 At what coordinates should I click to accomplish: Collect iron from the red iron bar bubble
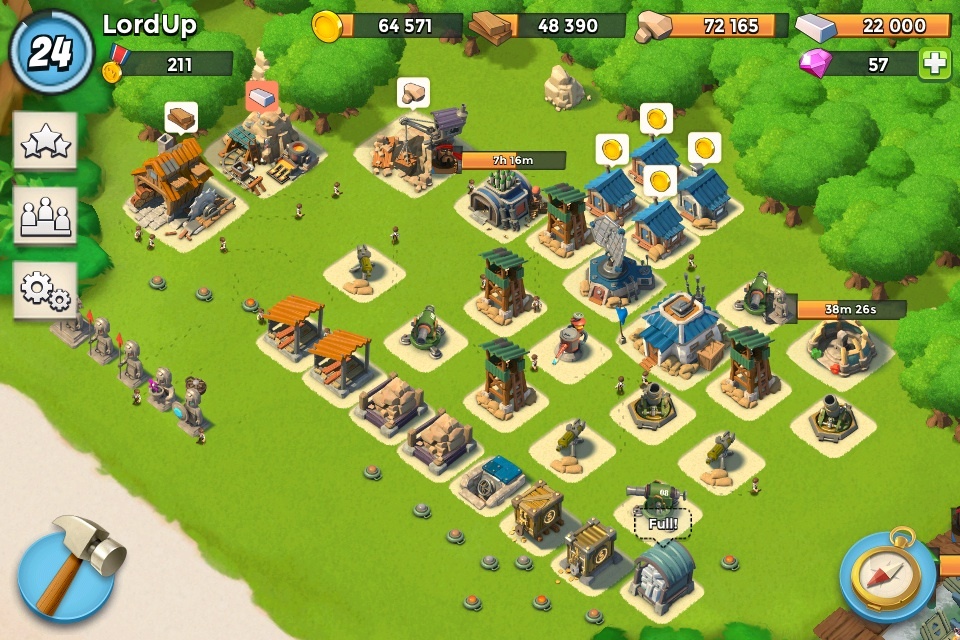(262, 96)
